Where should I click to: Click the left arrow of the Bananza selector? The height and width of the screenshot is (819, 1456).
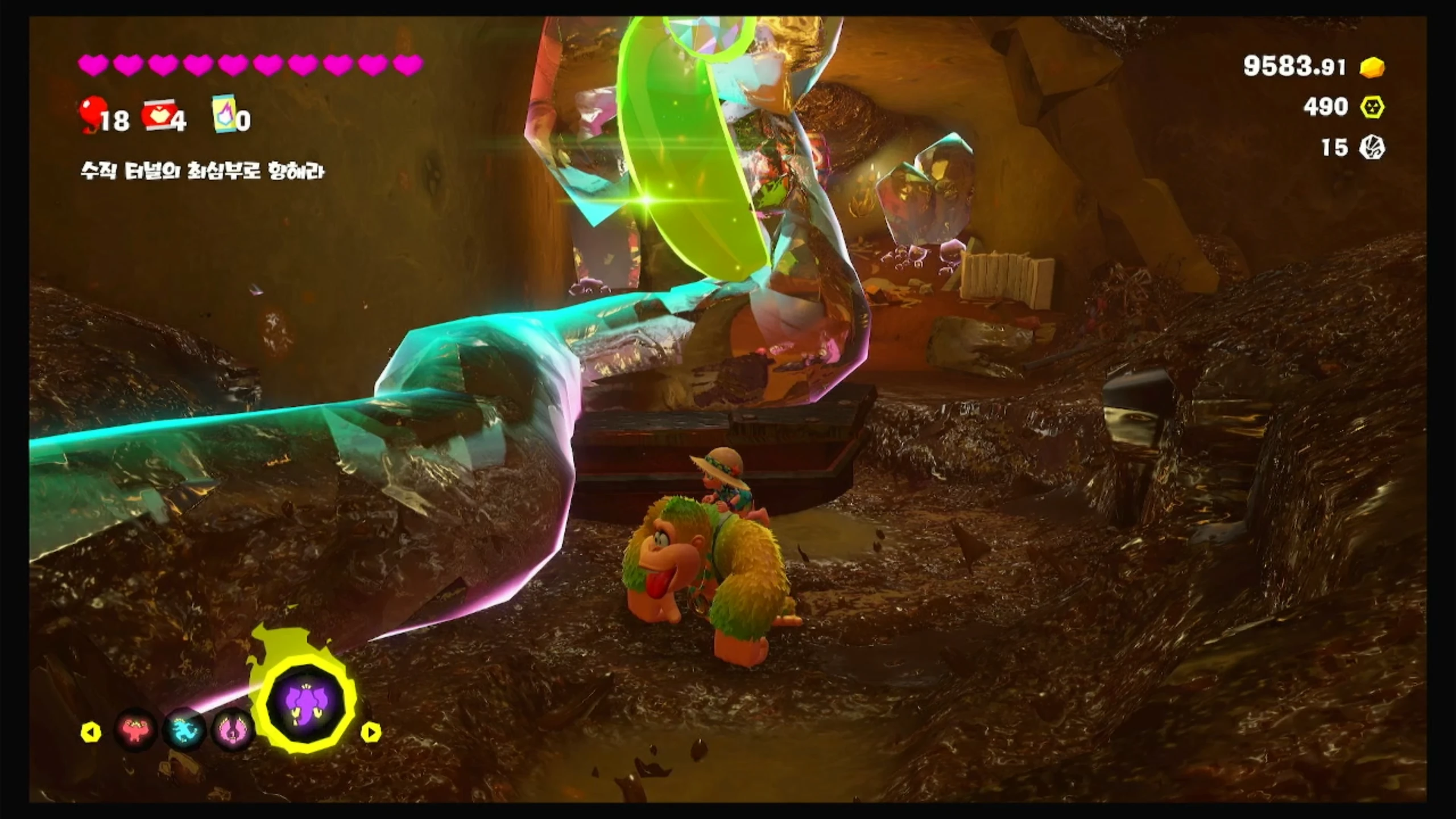coord(91,733)
